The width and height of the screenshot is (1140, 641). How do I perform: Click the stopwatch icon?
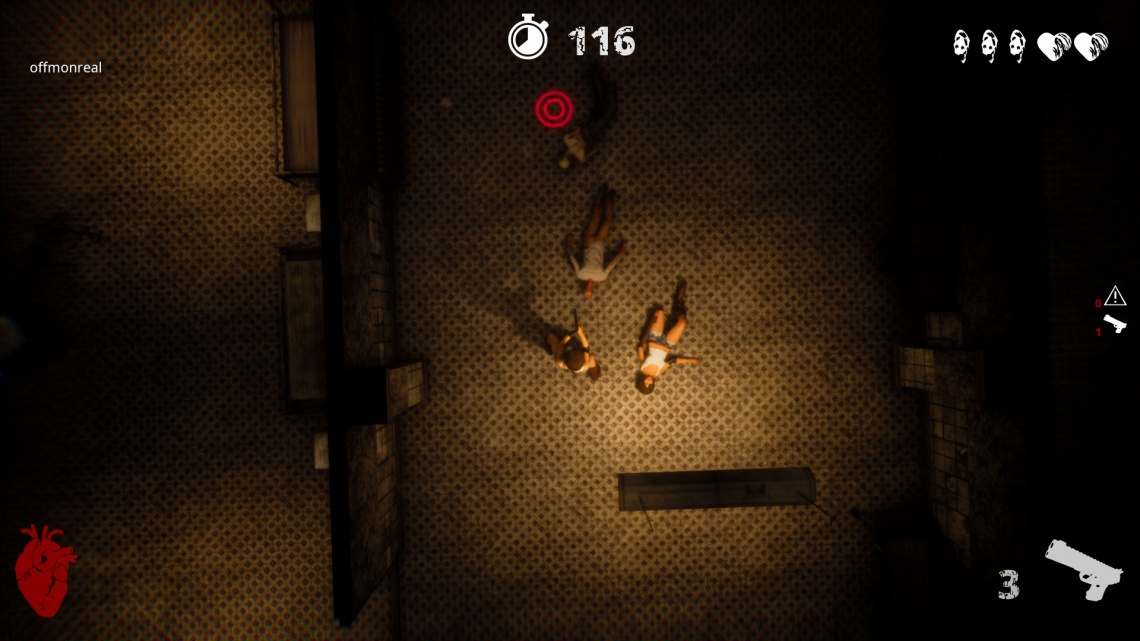click(x=528, y=39)
